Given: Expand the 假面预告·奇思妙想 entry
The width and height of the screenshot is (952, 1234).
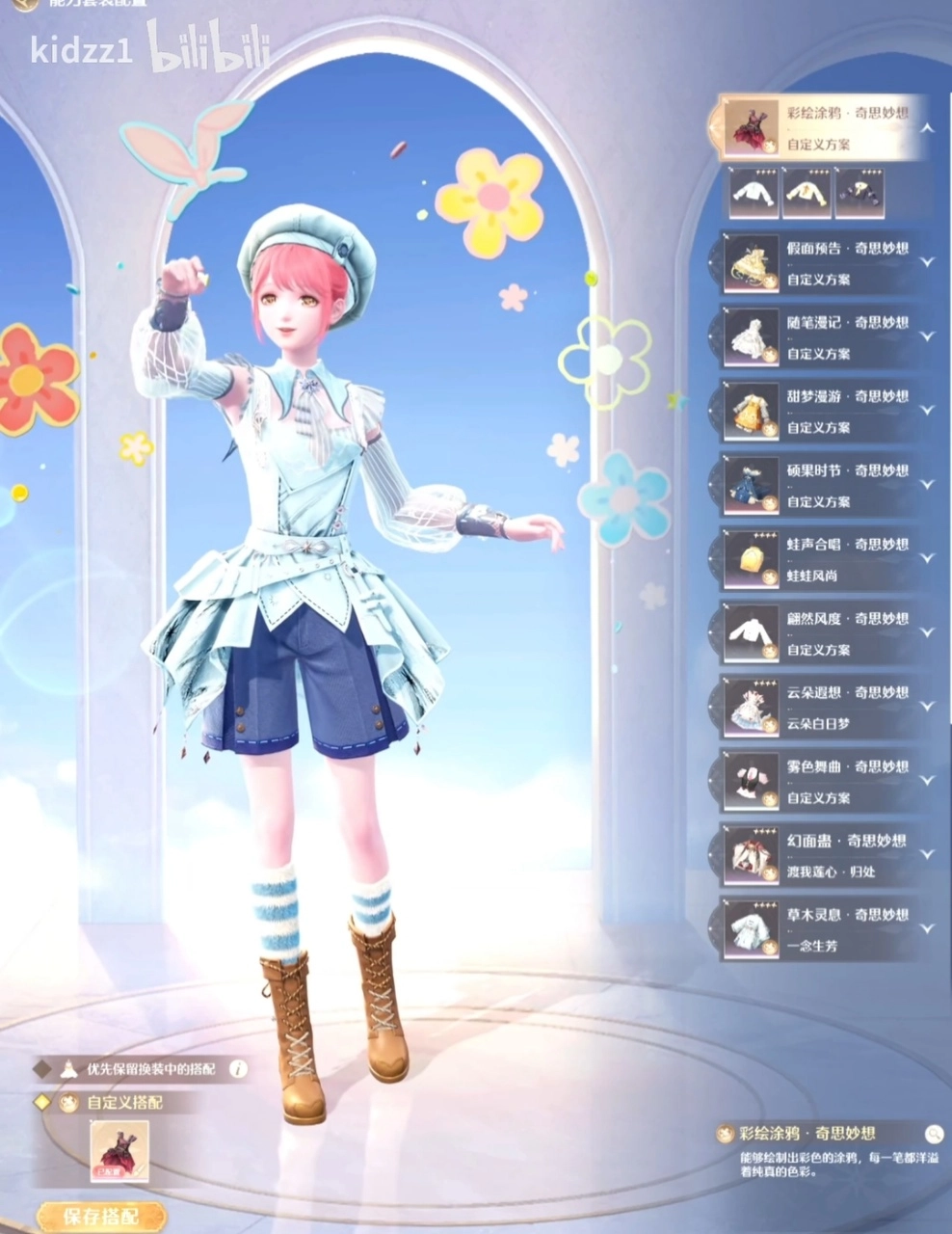Looking at the screenshot, I should click(x=927, y=262).
